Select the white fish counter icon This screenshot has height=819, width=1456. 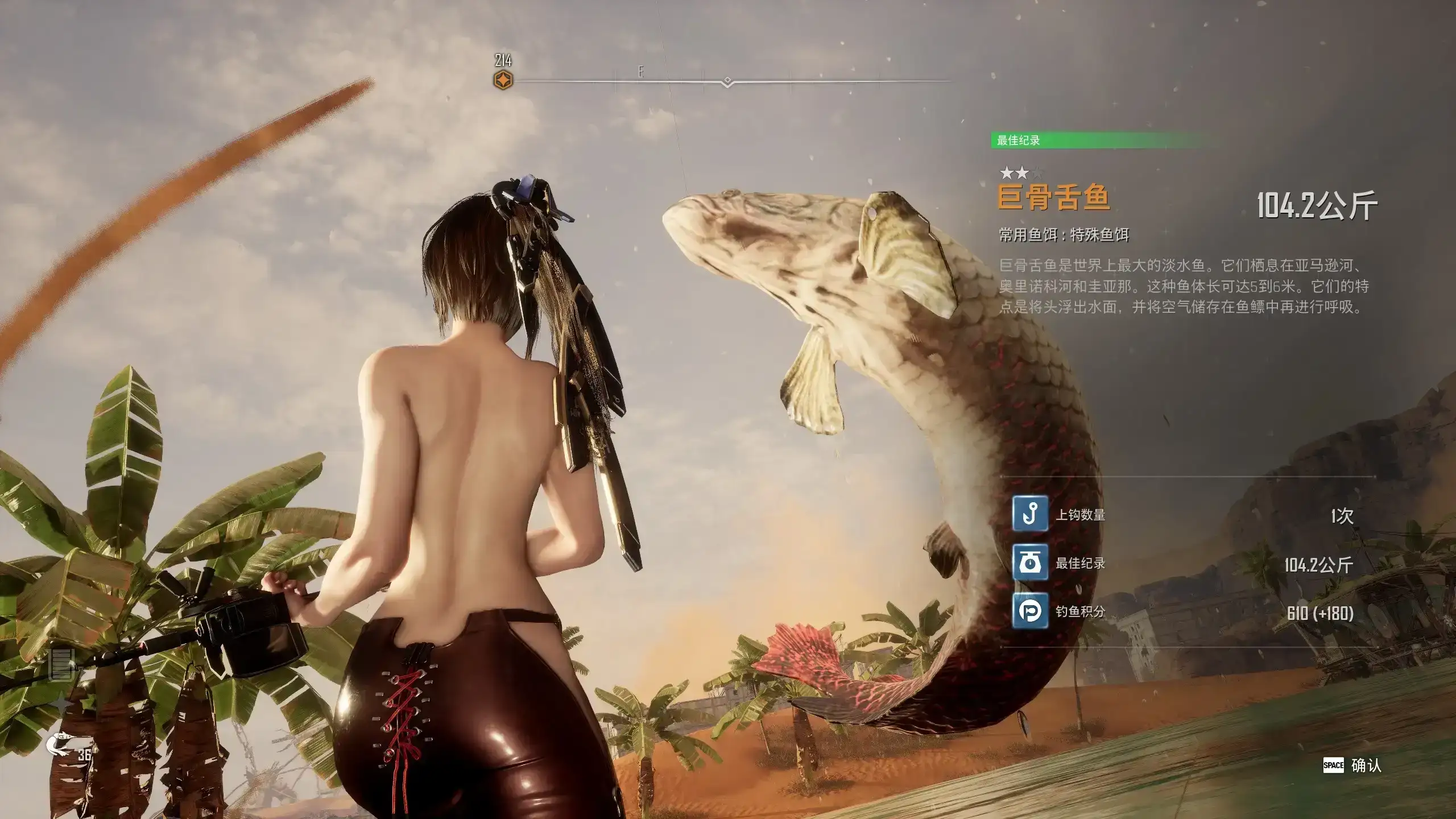click(61, 743)
